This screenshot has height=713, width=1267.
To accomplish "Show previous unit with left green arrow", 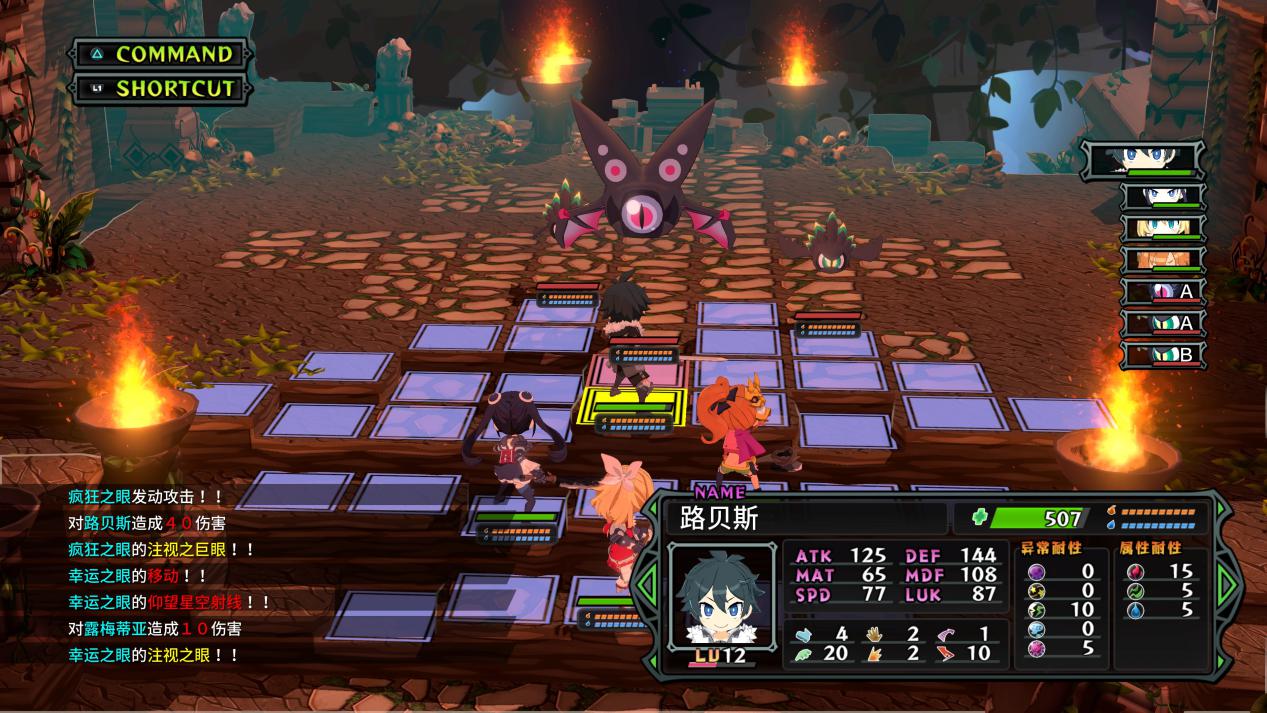I will (x=647, y=579).
